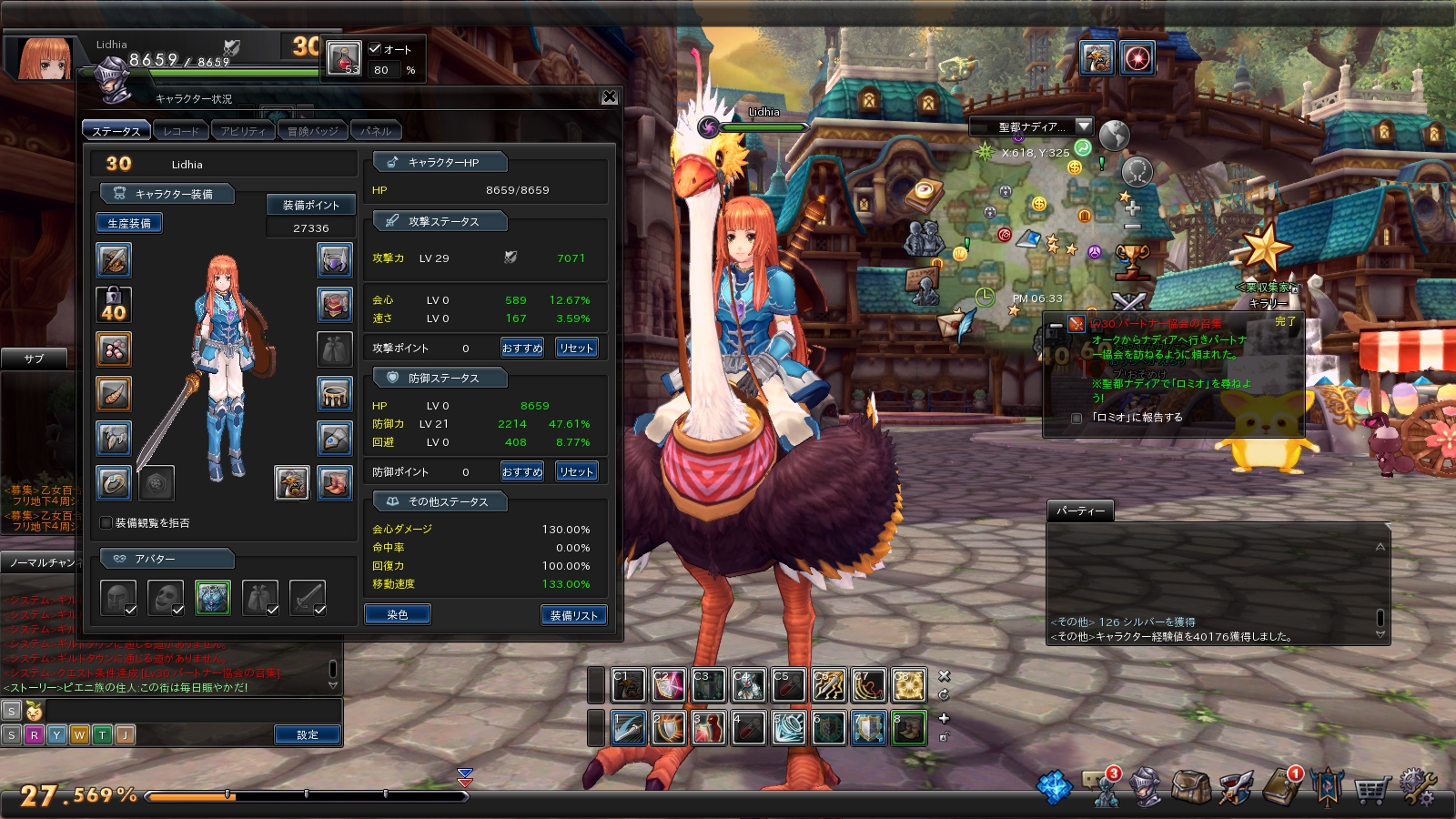The width and height of the screenshot is (1456, 819).
Task: Open the 聖都ナディア map dropdown
Action: pos(1083,126)
